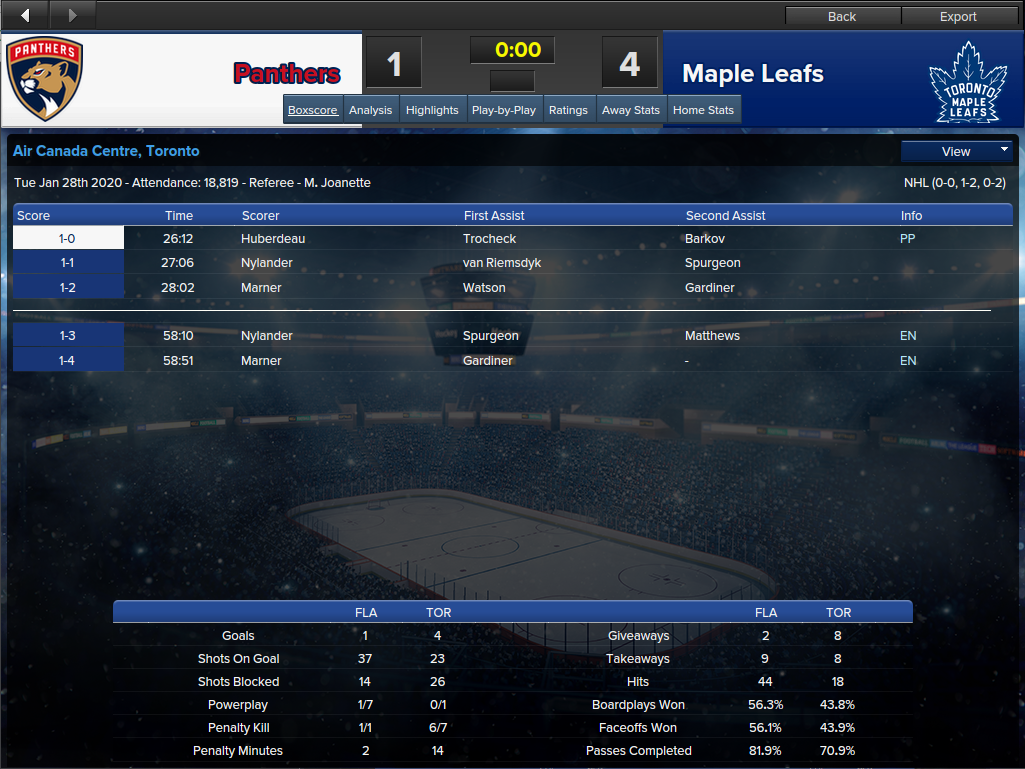Viewport: 1025px width, 769px height.
Task: Open the Maple Leafs team name
Action: pyautogui.click(x=753, y=74)
